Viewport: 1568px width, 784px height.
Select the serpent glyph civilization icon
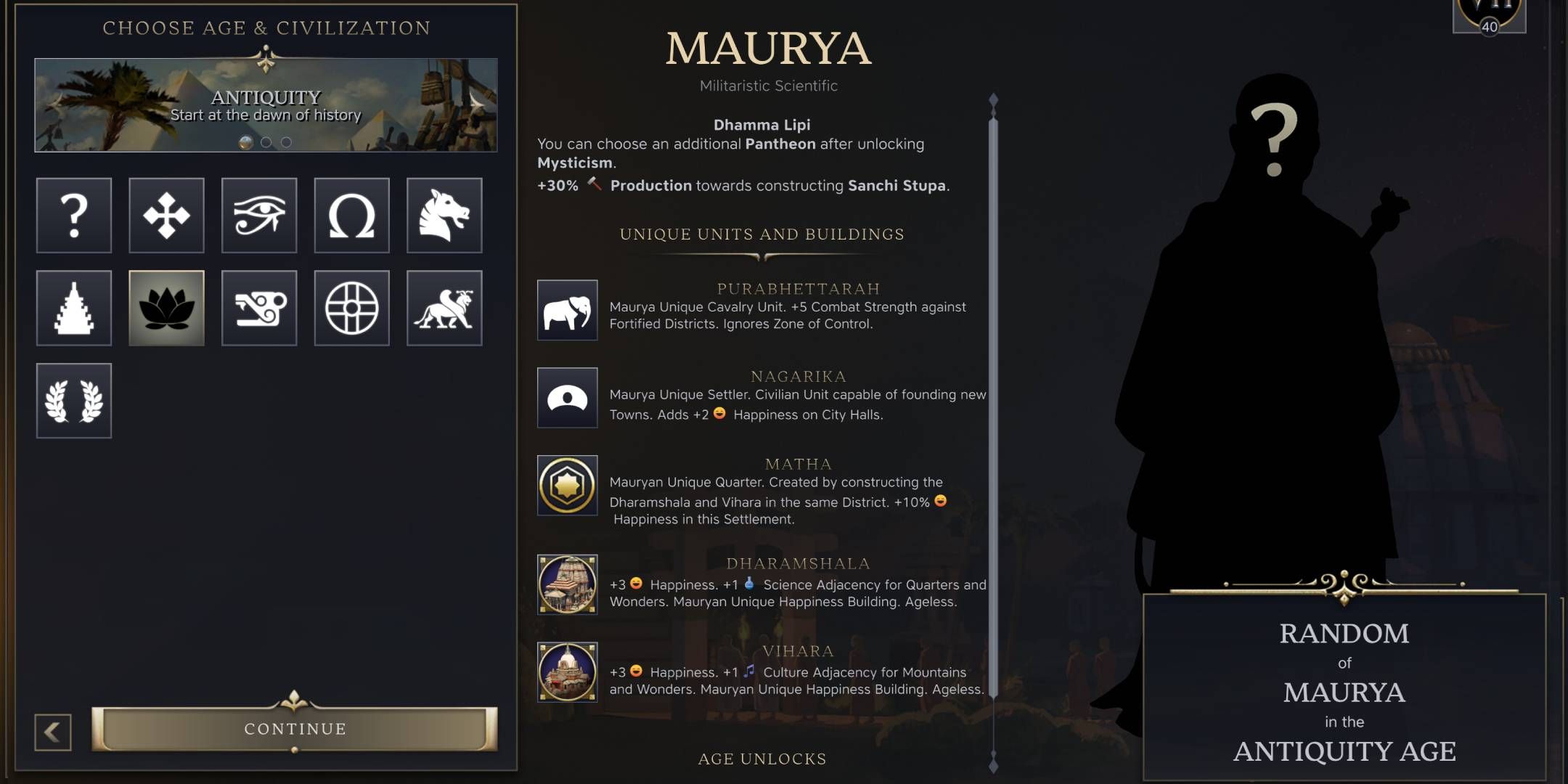[259, 308]
